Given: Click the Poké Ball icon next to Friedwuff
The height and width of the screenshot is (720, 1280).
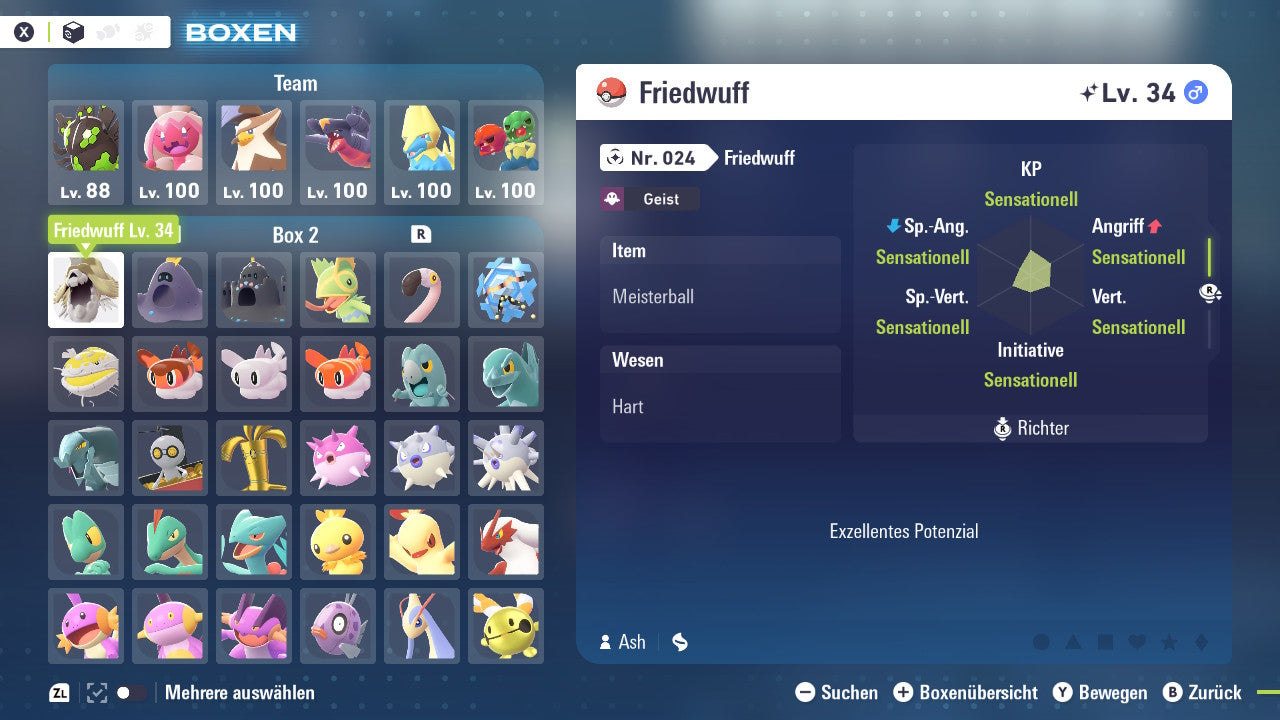Looking at the screenshot, I should (607, 91).
